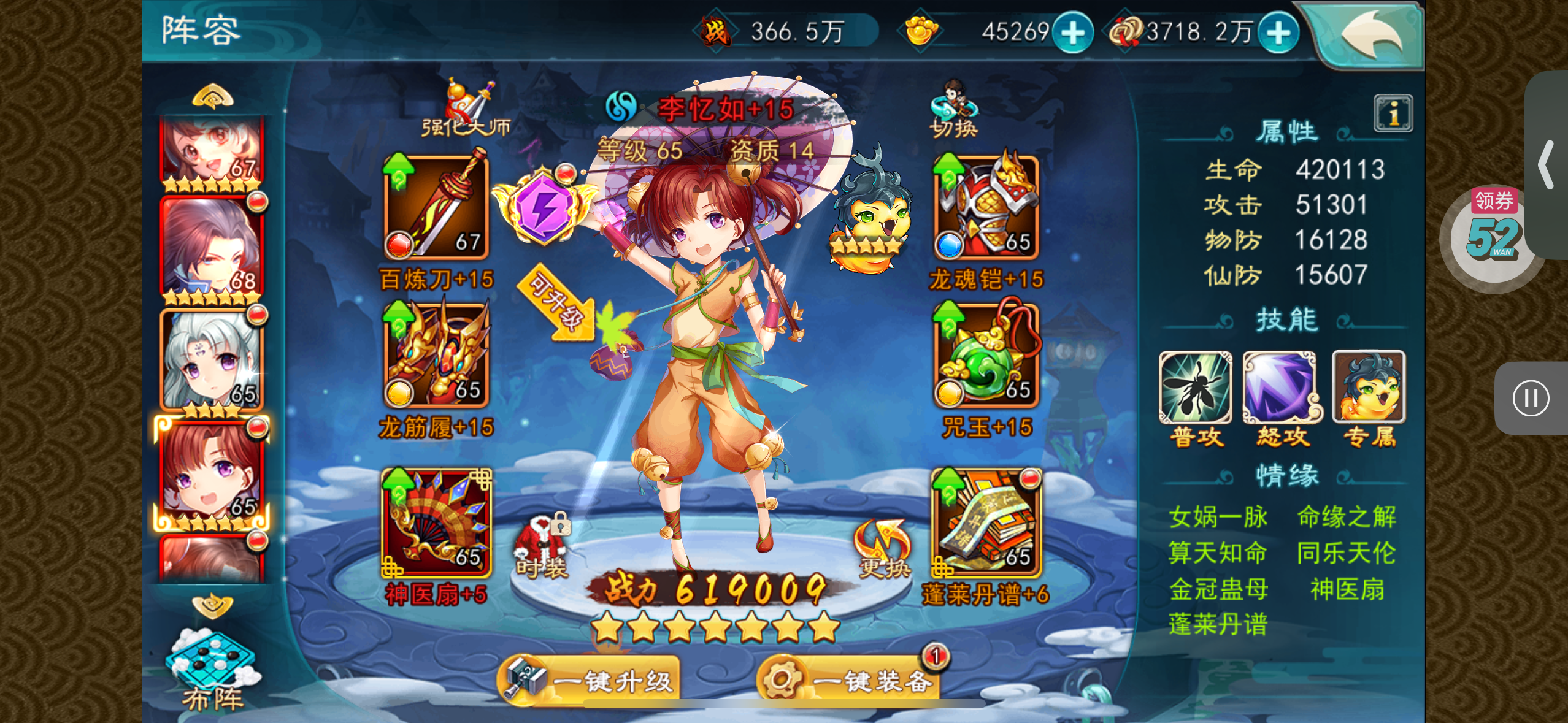The width and height of the screenshot is (1568, 723).
Task: Select the 龙魂铠+15 armor slot
Action: click(986, 207)
